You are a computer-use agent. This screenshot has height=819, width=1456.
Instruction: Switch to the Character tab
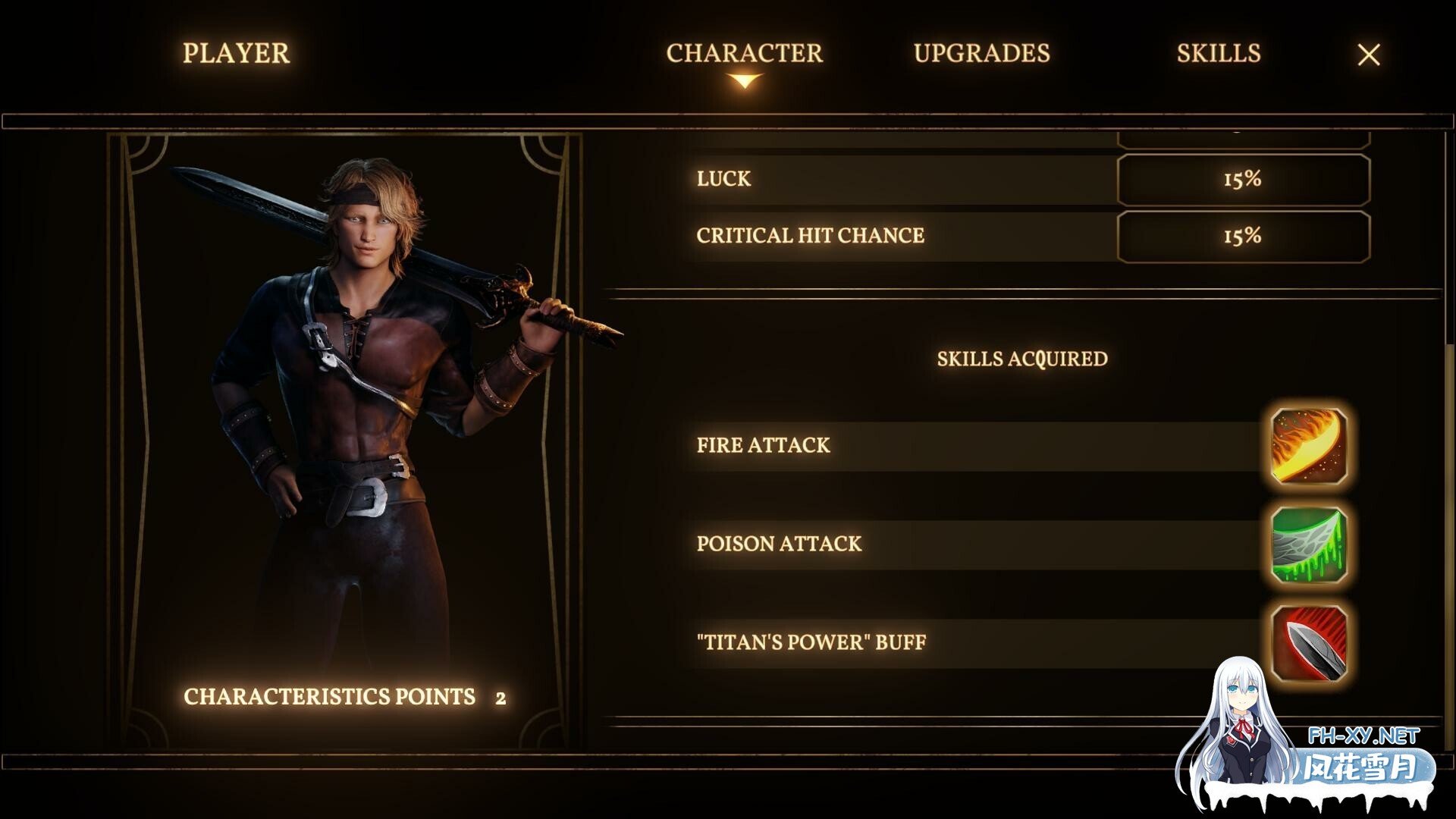[x=744, y=53]
